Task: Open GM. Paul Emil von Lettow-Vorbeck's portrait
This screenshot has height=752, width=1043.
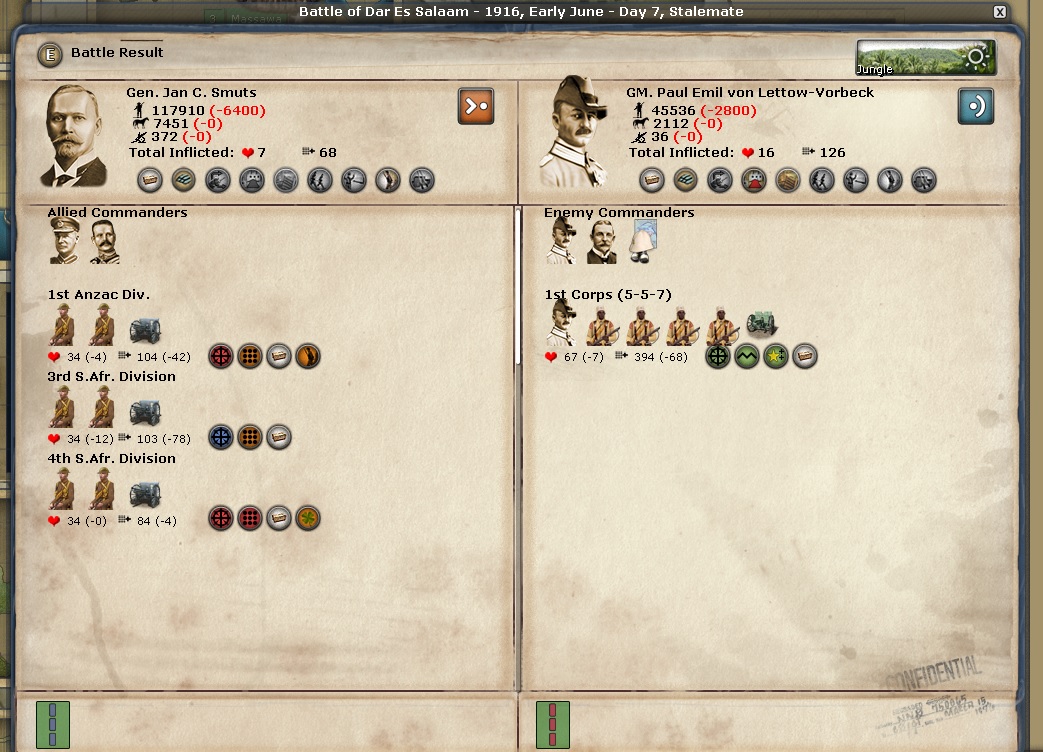Action: click(x=573, y=132)
